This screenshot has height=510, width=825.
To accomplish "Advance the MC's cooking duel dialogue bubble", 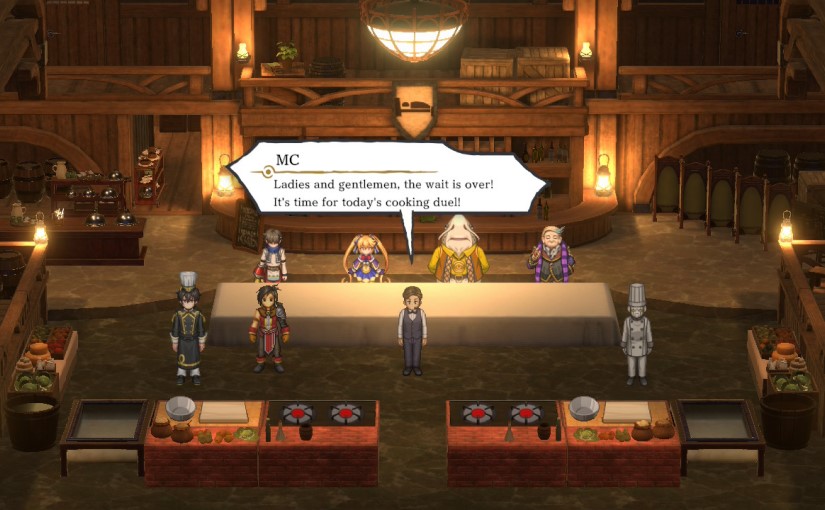I will tap(385, 190).
